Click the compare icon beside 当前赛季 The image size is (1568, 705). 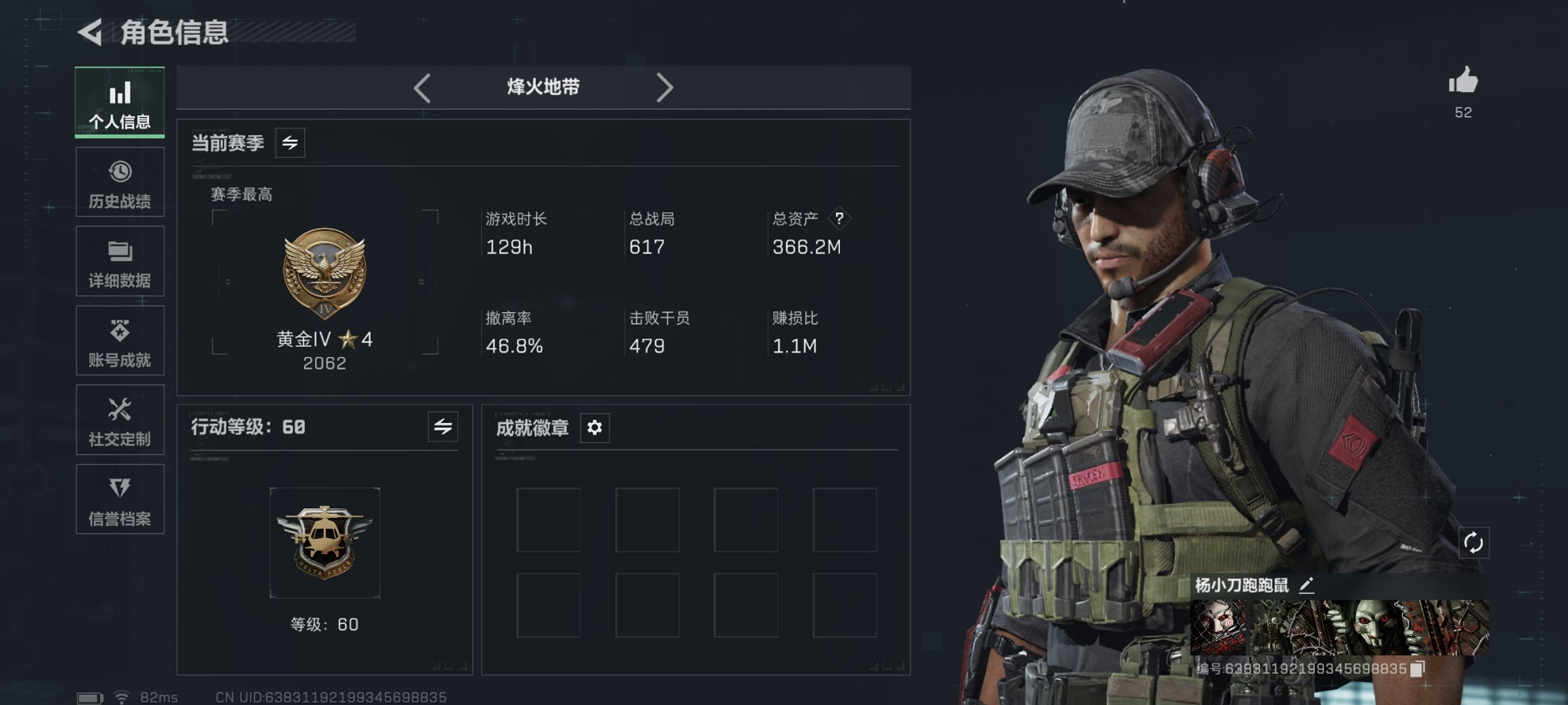click(288, 143)
